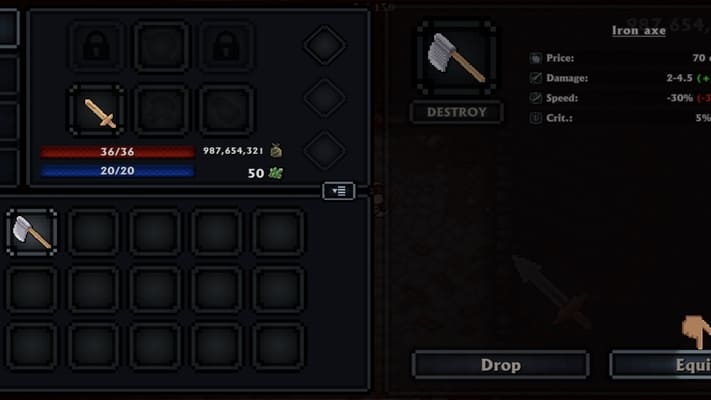Equip the iron axe
This screenshot has width=711, height=400.
tap(661, 365)
